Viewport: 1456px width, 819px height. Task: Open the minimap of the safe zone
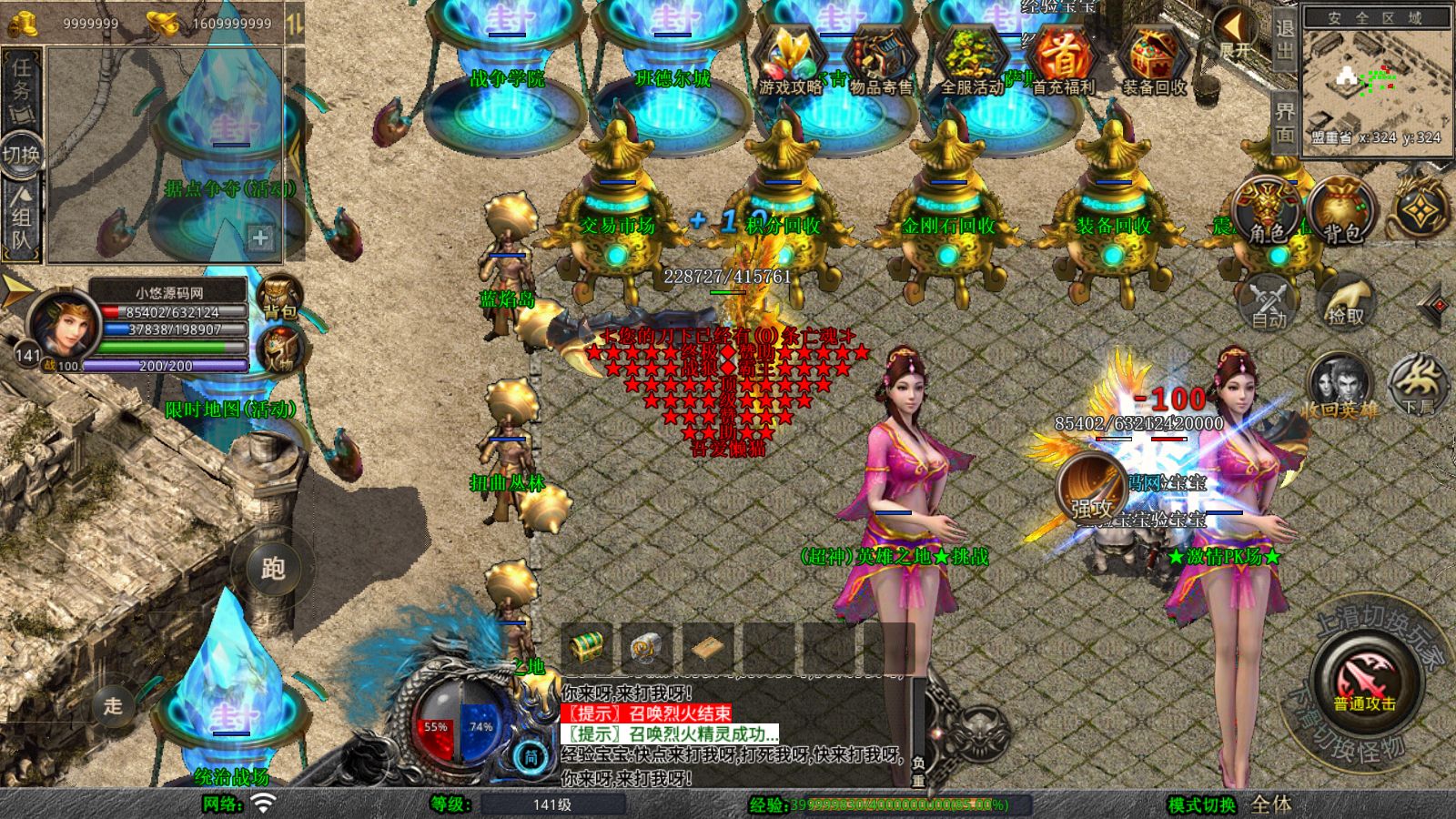pyautogui.click(x=1375, y=84)
